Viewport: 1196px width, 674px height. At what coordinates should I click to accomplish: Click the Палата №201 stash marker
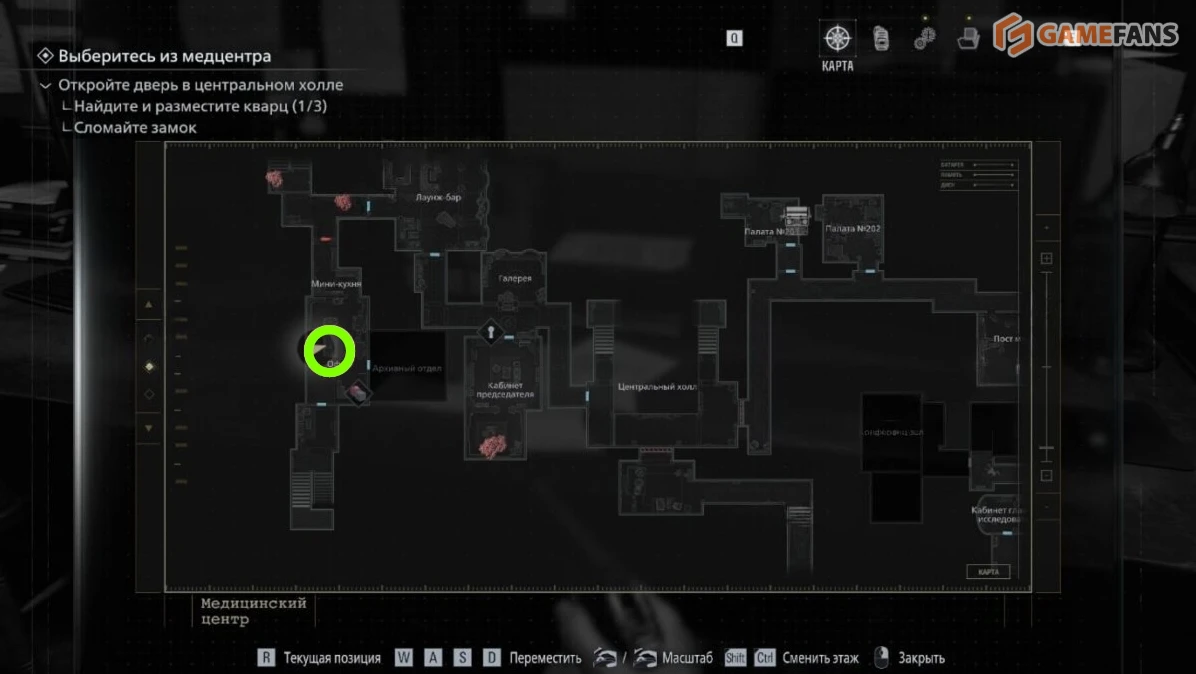pyautogui.click(x=796, y=215)
